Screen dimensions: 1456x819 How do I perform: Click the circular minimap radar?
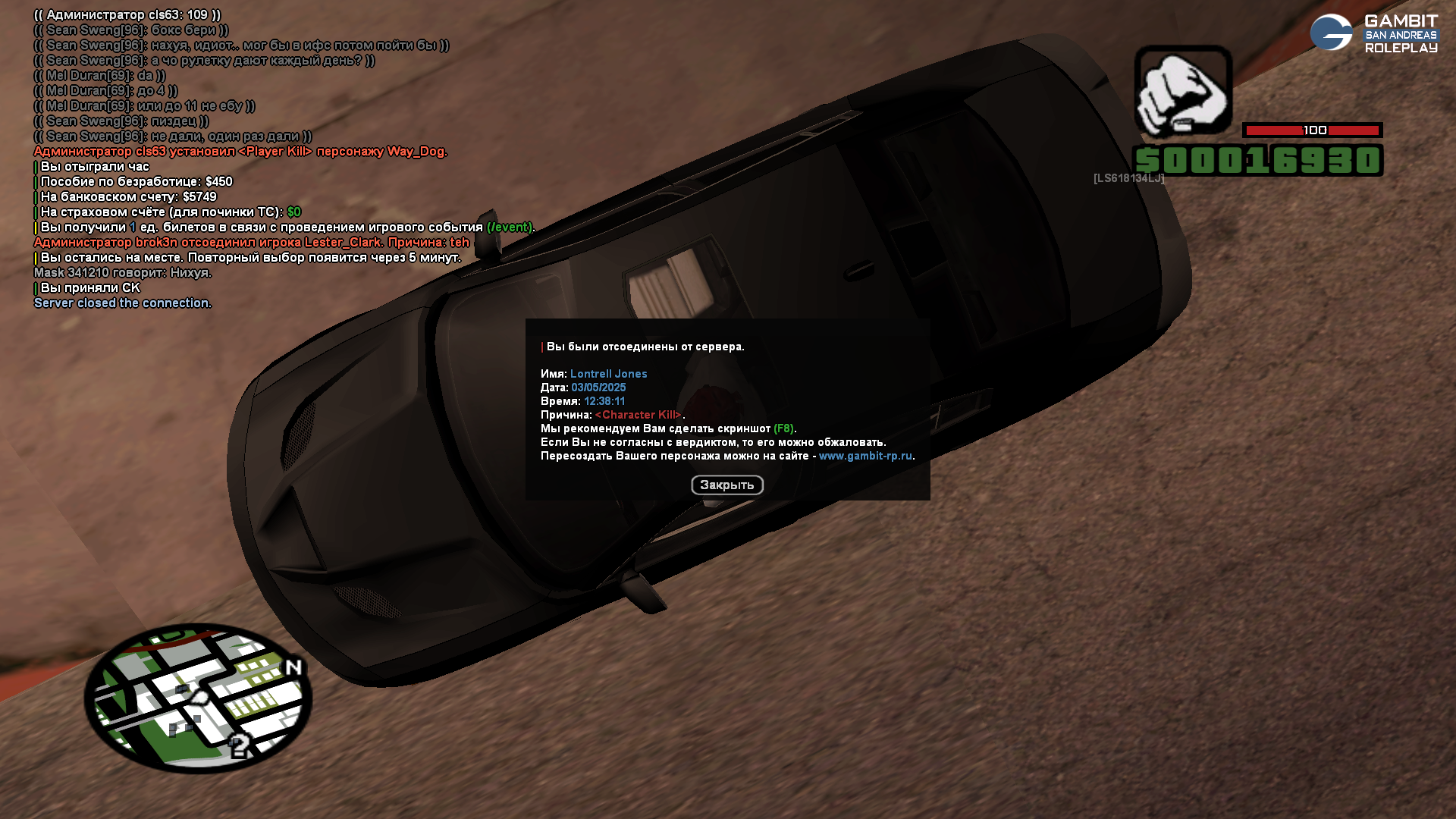click(198, 698)
